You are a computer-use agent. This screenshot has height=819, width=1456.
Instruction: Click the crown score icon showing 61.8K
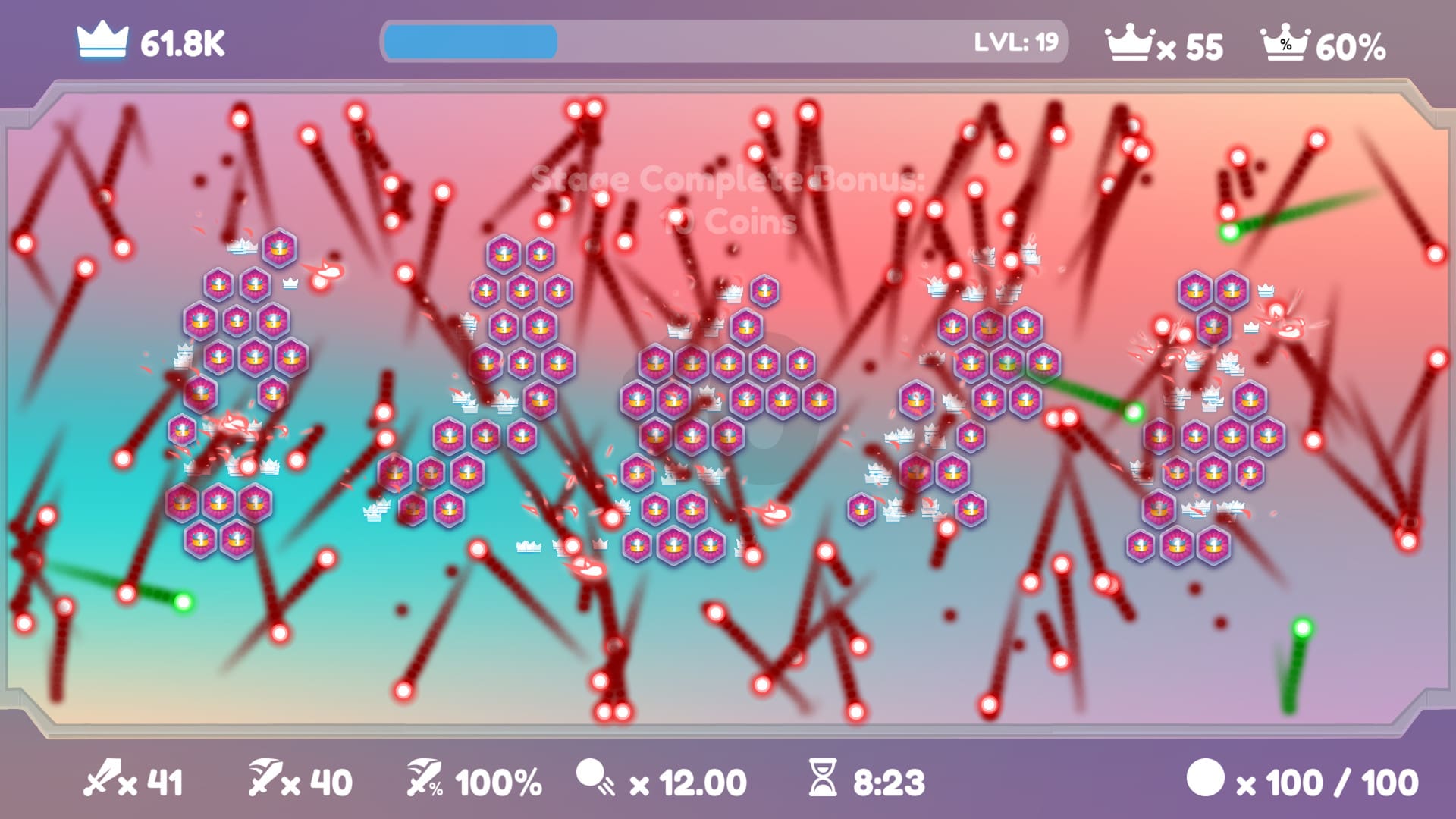[x=101, y=43]
